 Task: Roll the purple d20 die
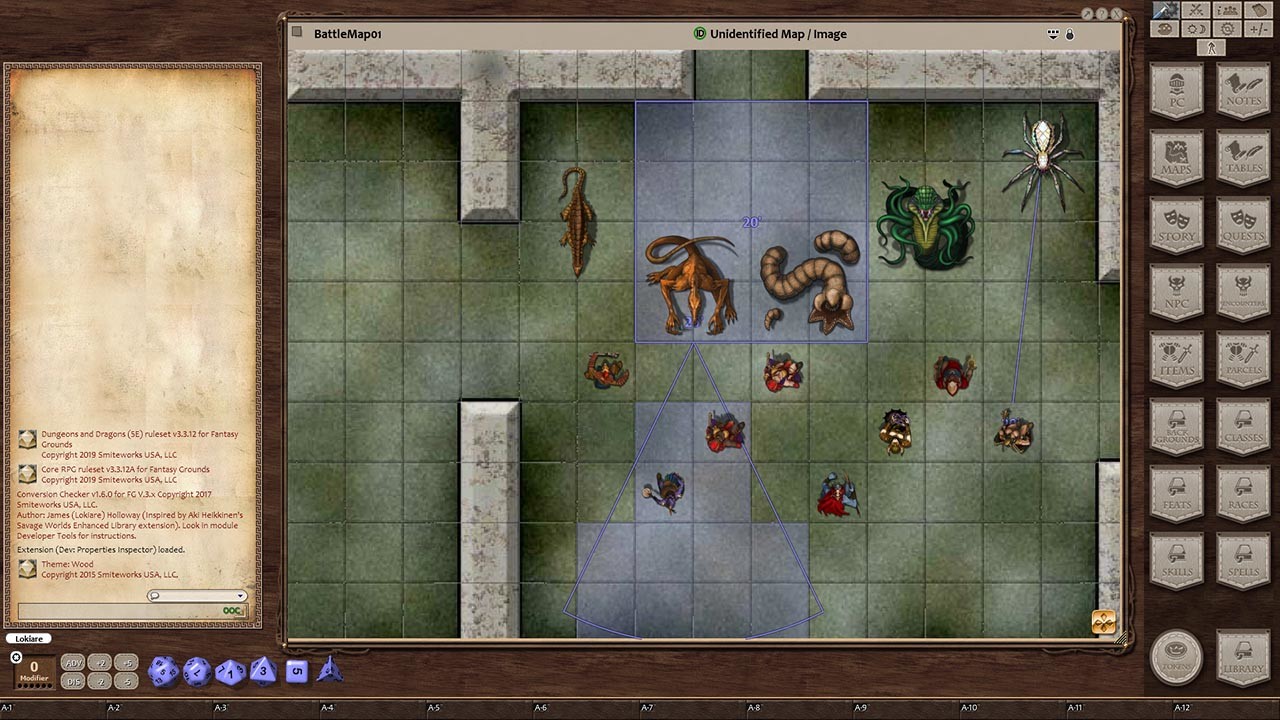click(x=161, y=672)
